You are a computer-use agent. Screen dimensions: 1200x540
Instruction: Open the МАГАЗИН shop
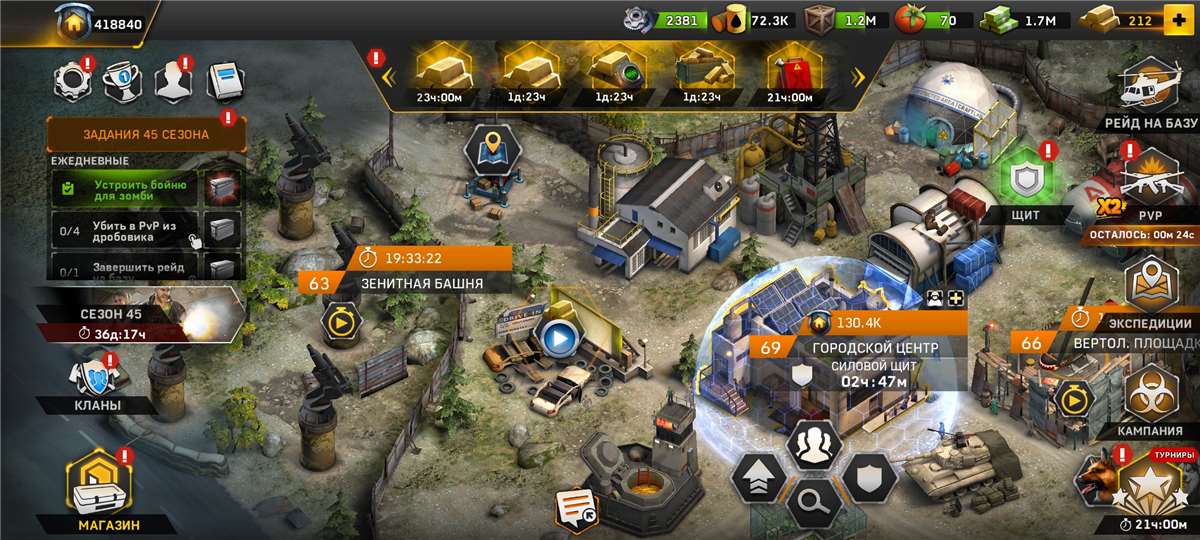pos(96,491)
